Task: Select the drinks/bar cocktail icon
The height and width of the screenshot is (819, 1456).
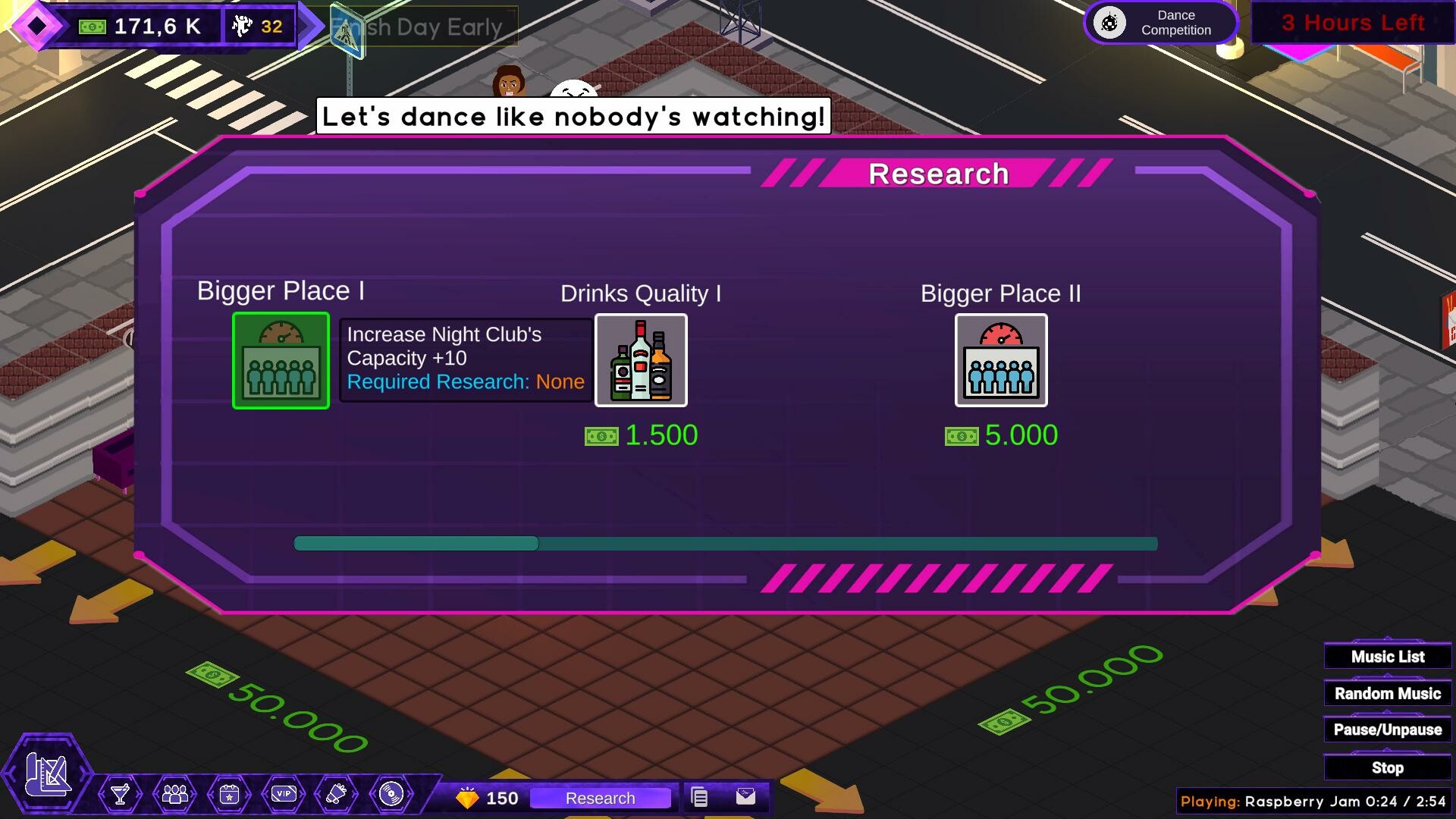Action: 121,795
